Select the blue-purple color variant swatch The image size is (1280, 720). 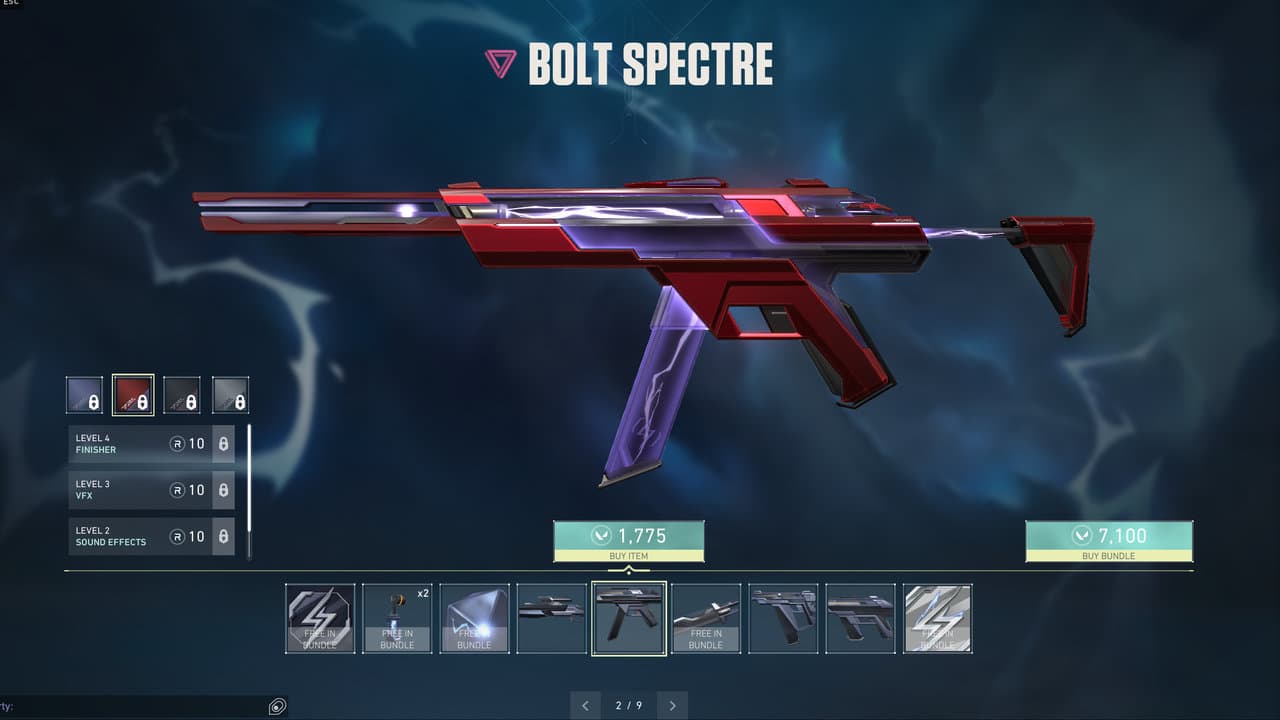(x=84, y=395)
